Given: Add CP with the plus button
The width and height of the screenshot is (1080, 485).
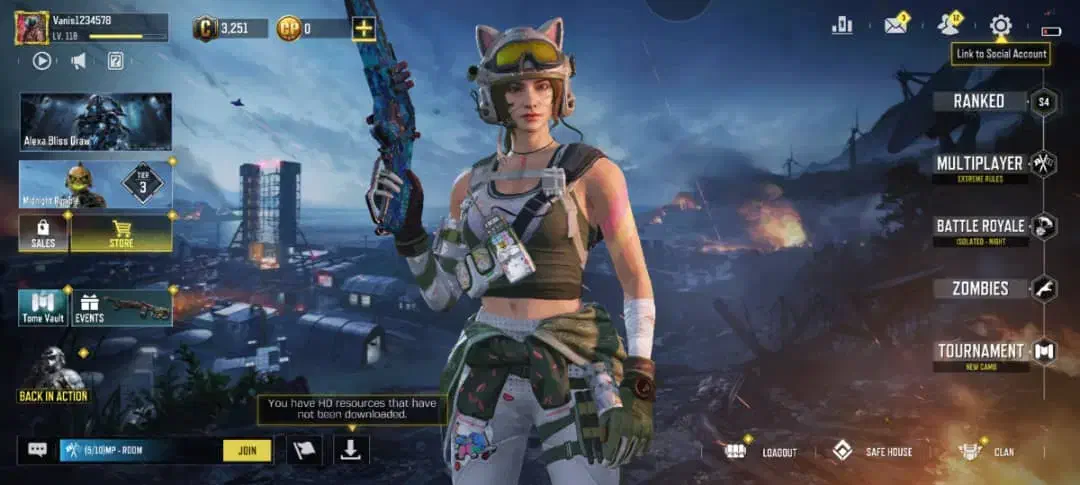Looking at the screenshot, I should (x=363, y=28).
